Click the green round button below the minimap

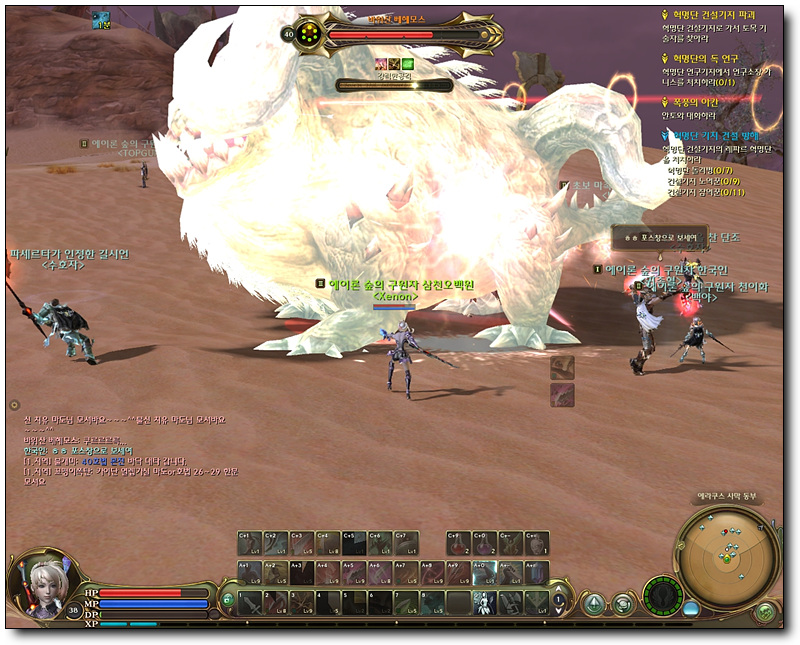point(764,611)
